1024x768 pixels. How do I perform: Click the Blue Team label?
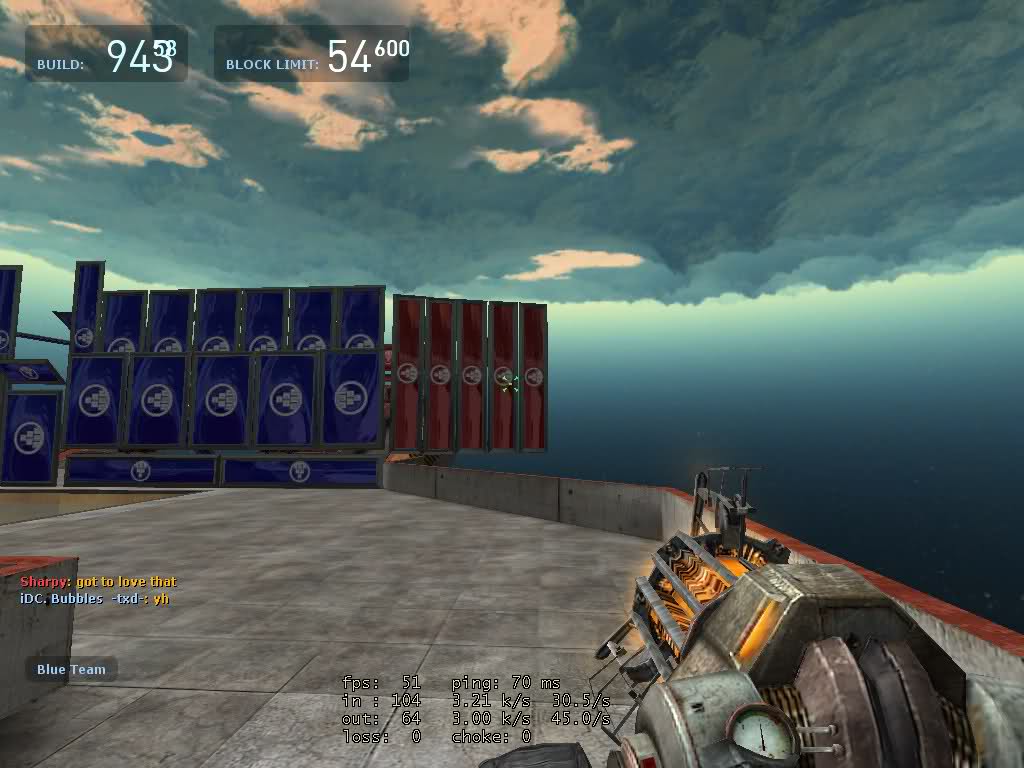click(71, 669)
